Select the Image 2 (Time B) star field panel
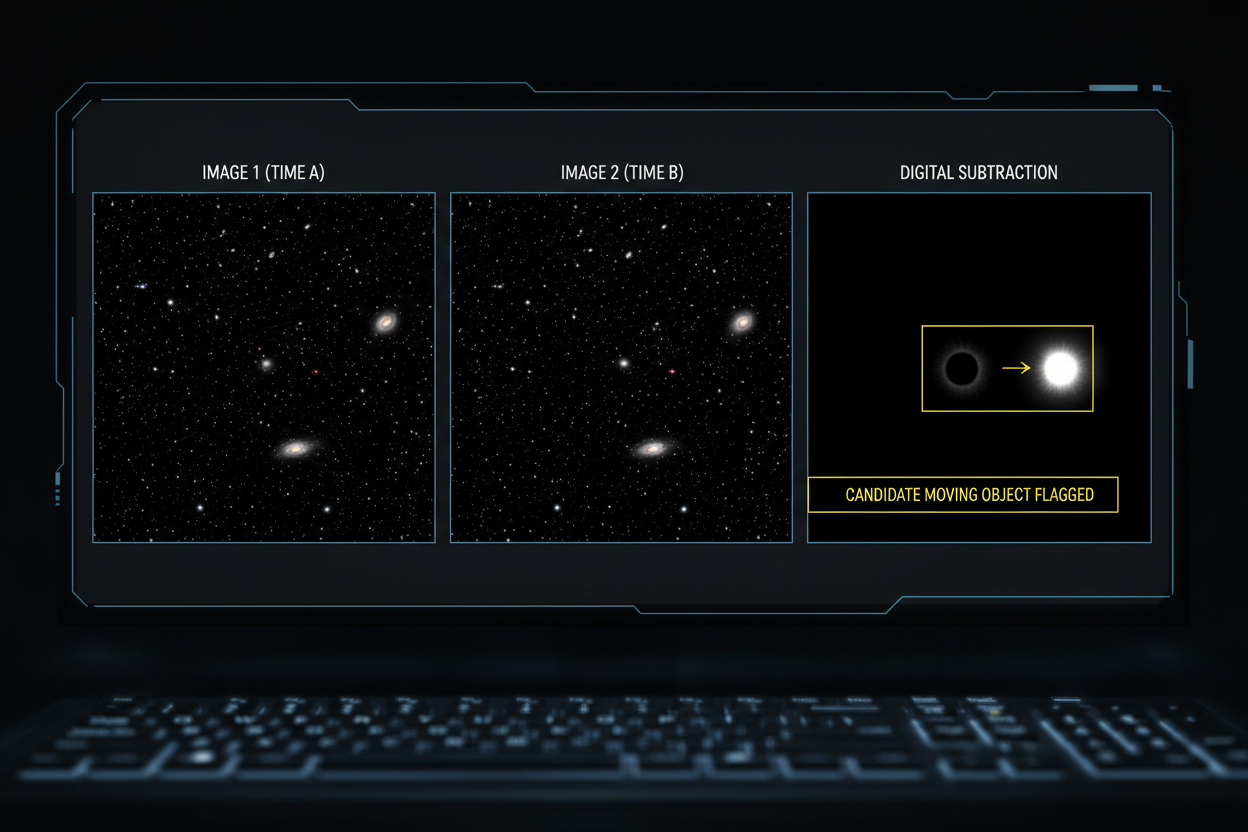This screenshot has width=1248, height=832. click(x=621, y=367)
